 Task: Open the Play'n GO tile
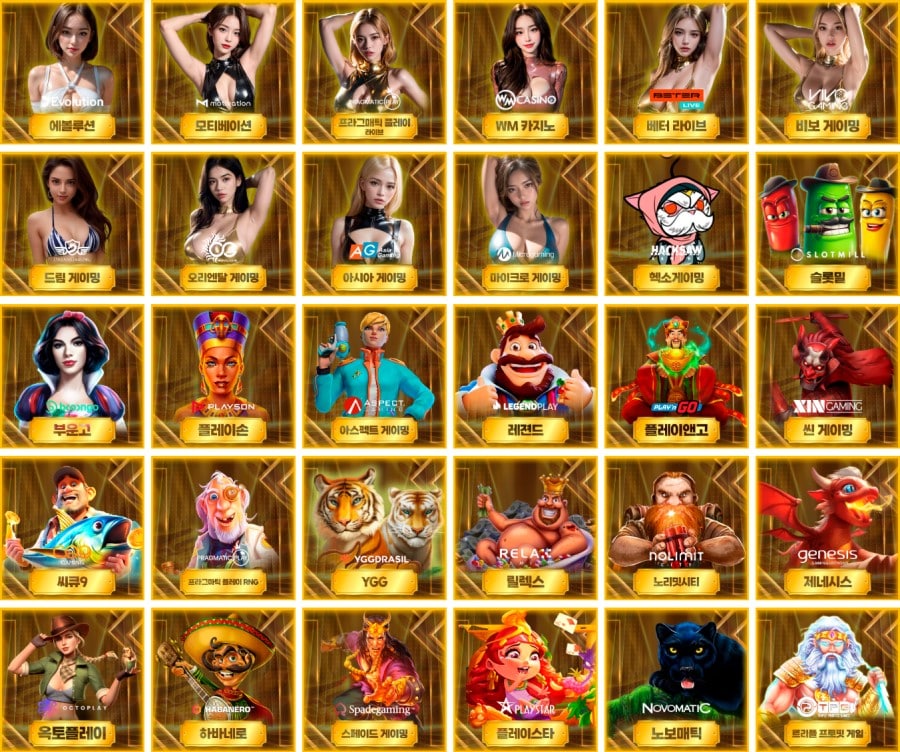tap(676, 376)
